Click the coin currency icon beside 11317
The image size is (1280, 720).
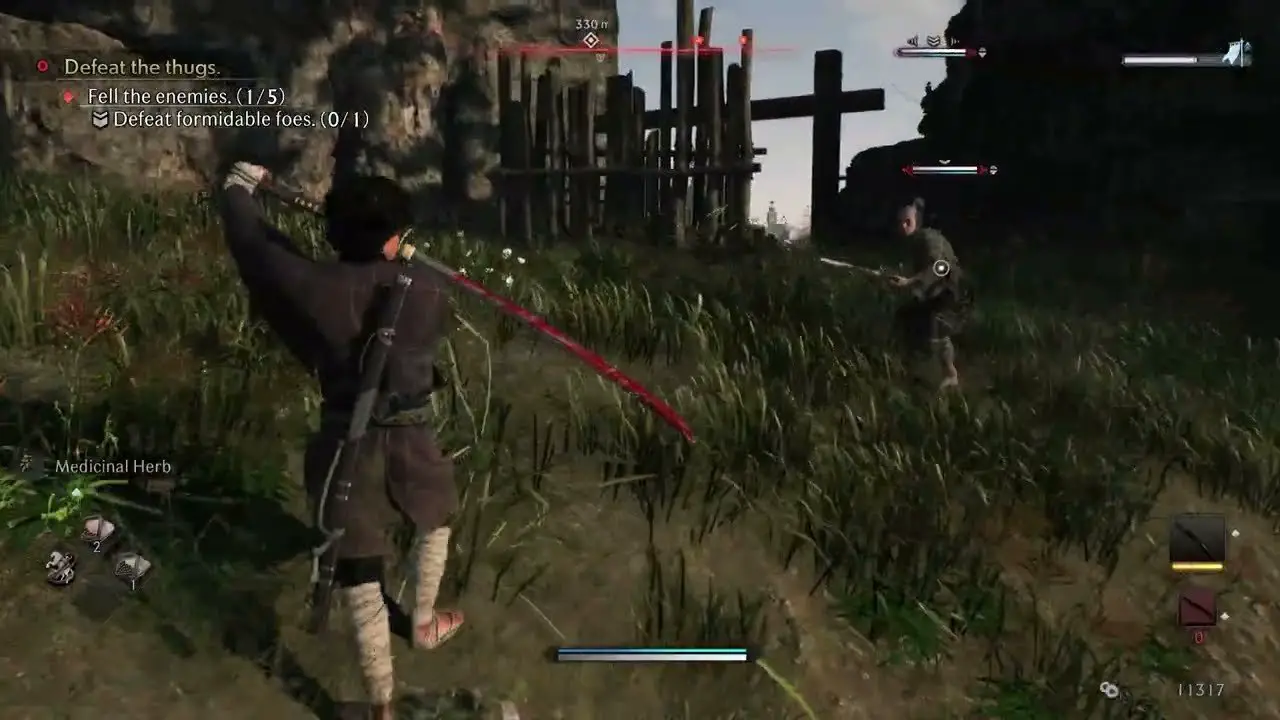click(x=1110, y=690)
